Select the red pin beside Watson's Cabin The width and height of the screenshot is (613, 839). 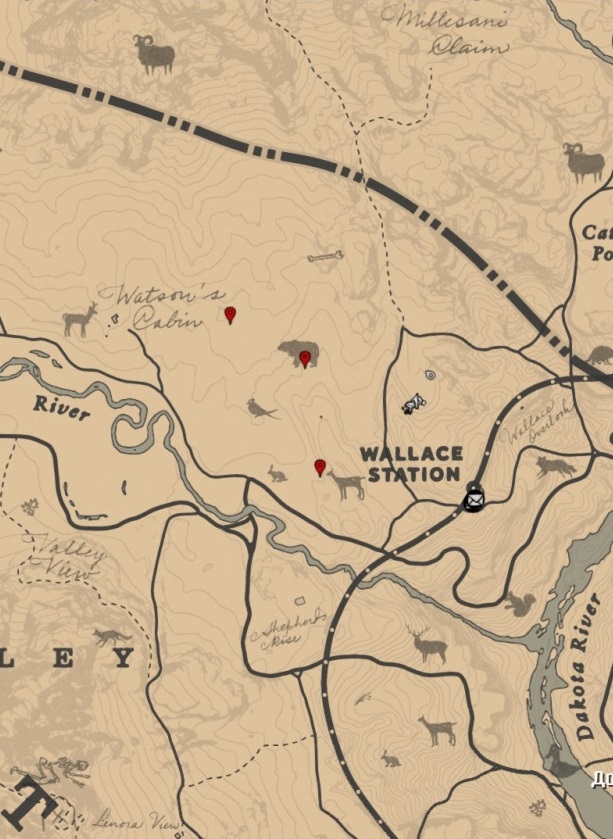(x=230, y=315)
